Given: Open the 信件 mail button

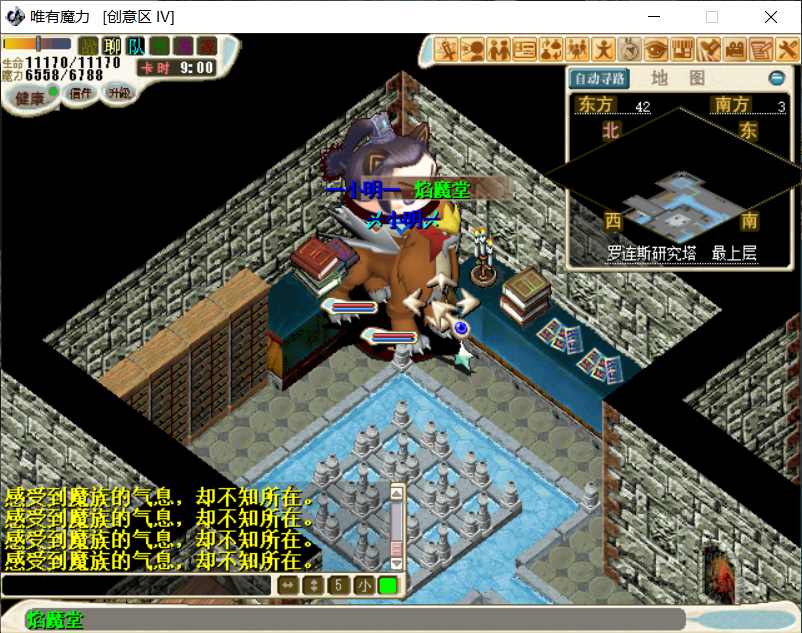Looking at the screenshot, I should click(80, 94).
